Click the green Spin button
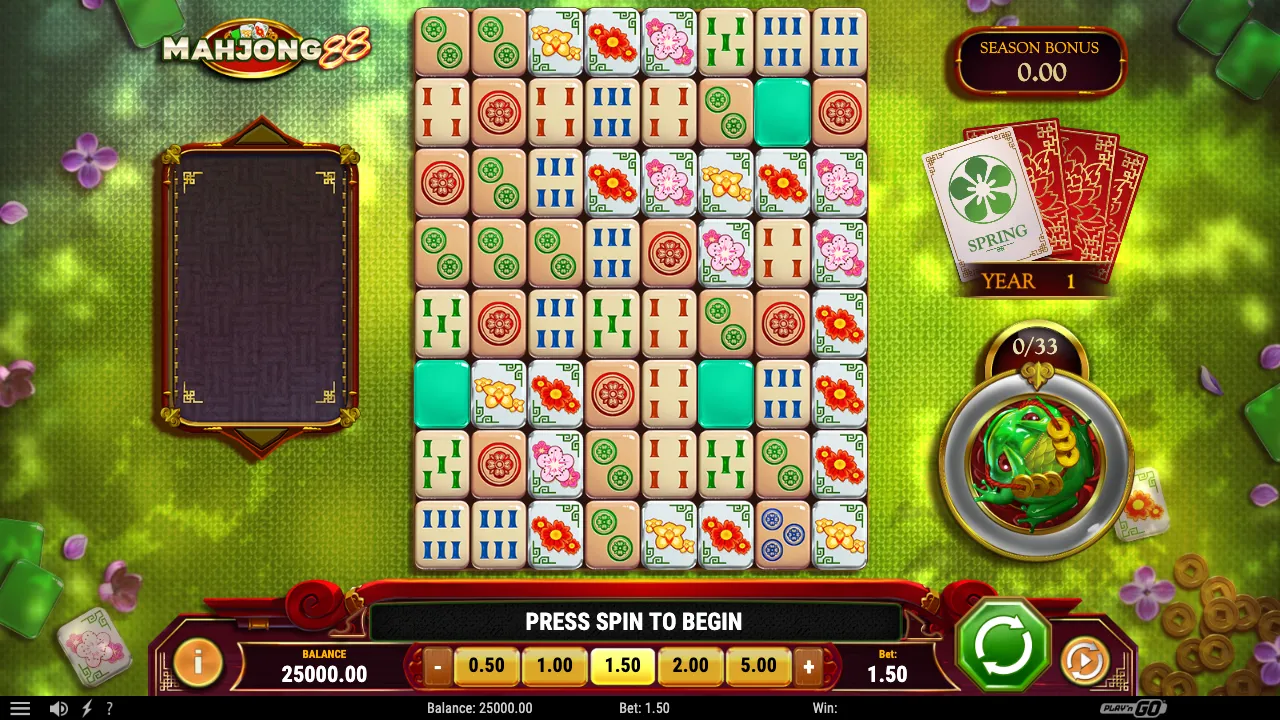The image size is (1280, 720). 1003,647
